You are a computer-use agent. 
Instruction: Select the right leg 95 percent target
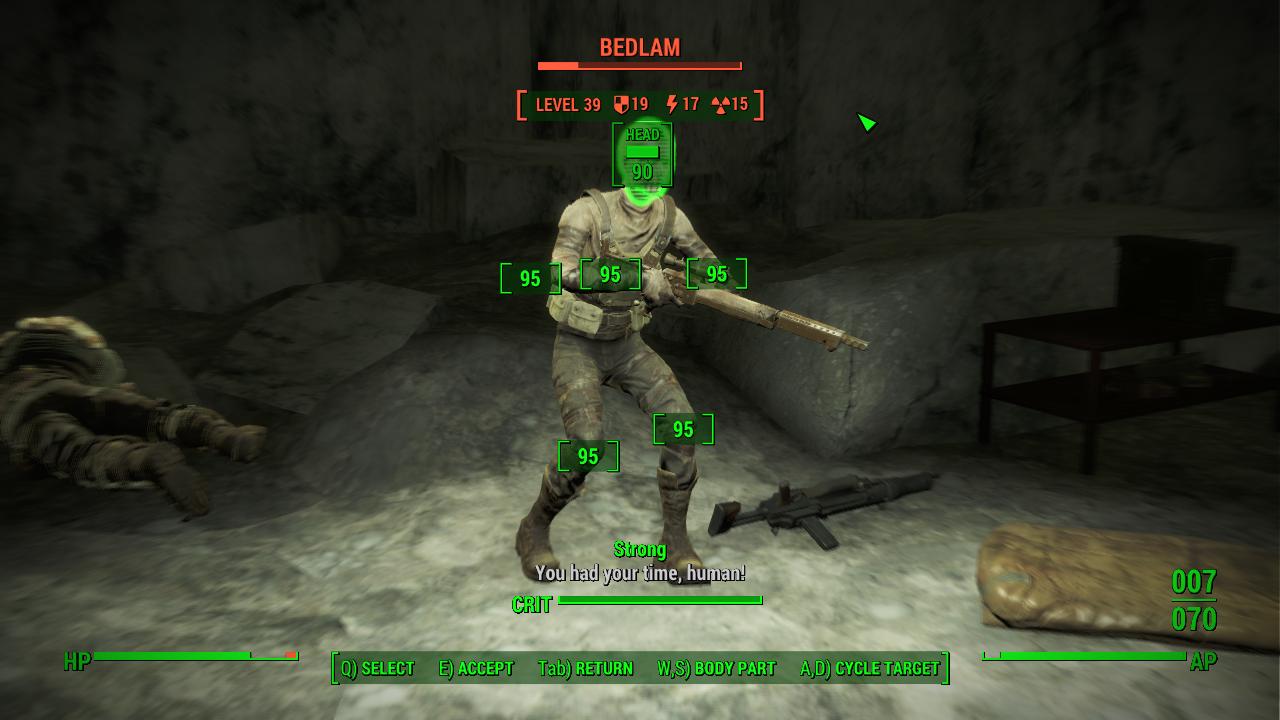pyautogui.click(x=684, y=430)
